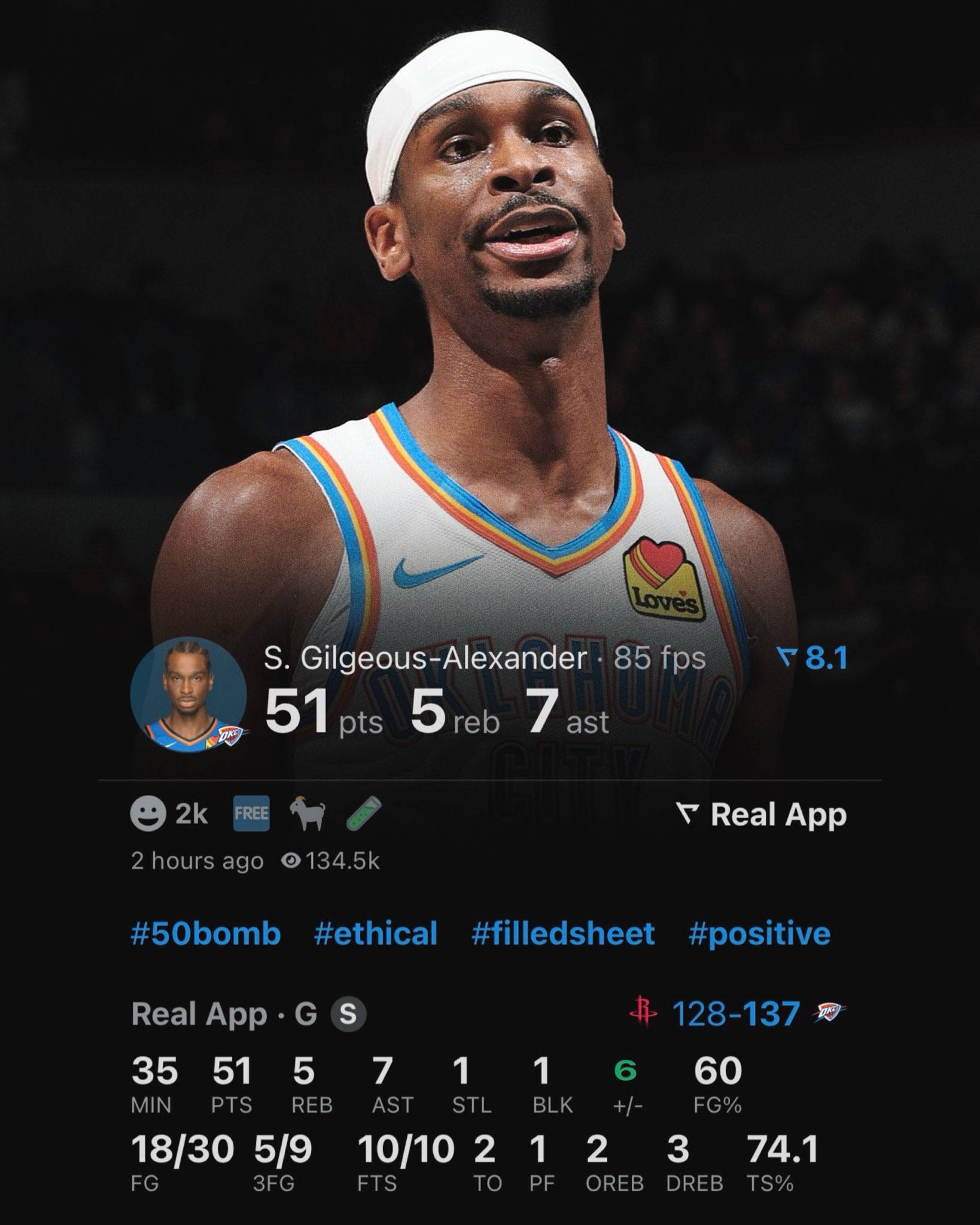Click the S. Gilgeous-Alexander player name
The image size is (980, 1225).
(425, 659)
